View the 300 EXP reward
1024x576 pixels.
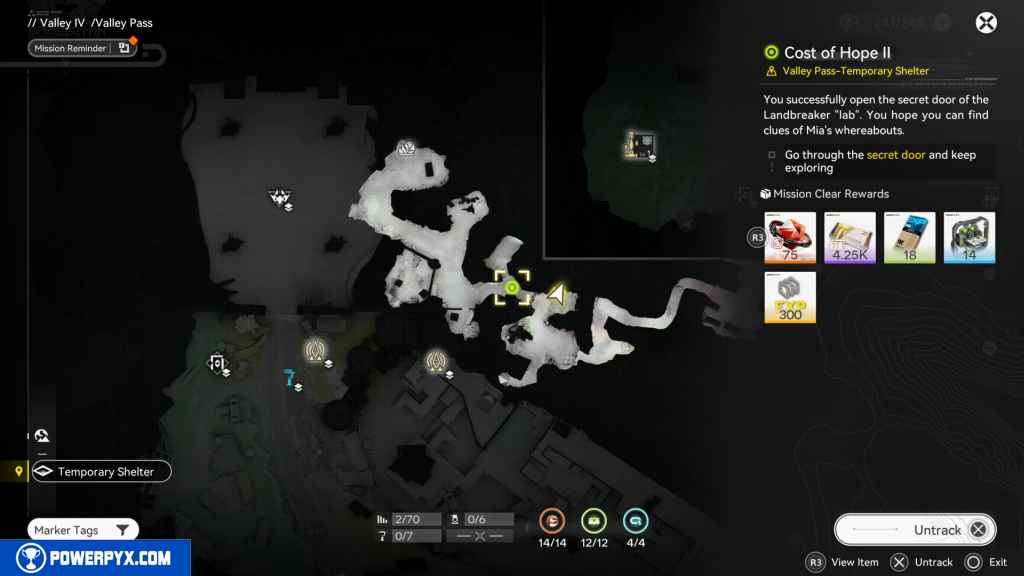[x=790, y=297]
